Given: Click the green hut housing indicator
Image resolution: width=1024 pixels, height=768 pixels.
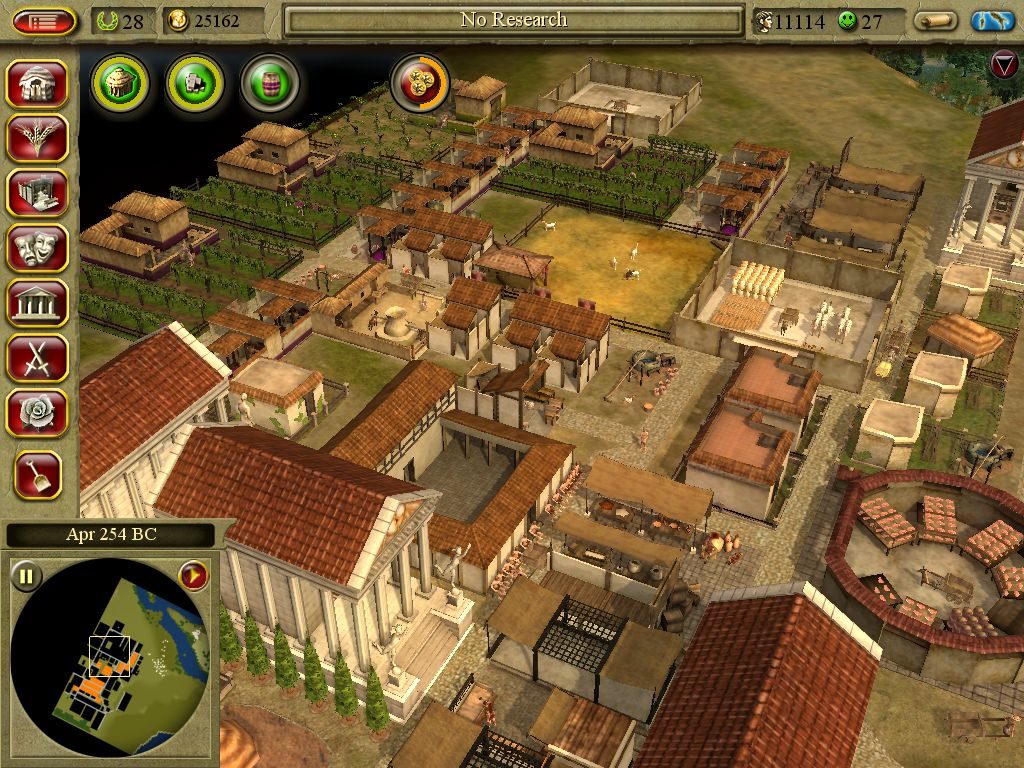Looking at the screenshot, I should click(120, 83).
